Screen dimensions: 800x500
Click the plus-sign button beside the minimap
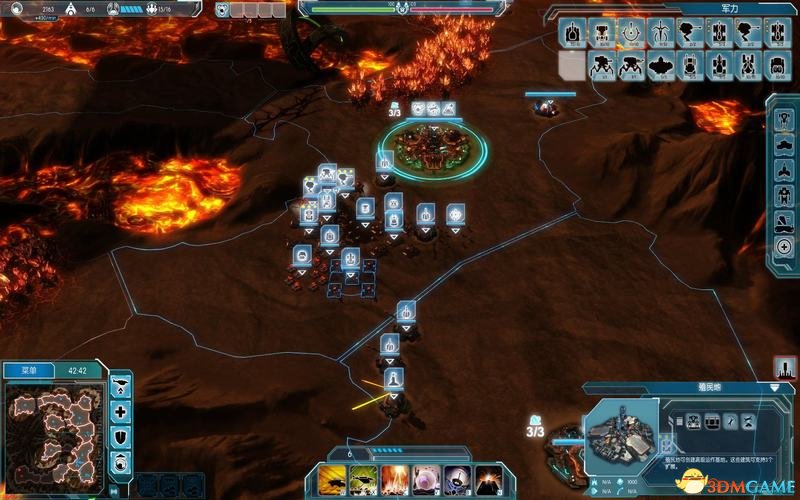point(120,411)
